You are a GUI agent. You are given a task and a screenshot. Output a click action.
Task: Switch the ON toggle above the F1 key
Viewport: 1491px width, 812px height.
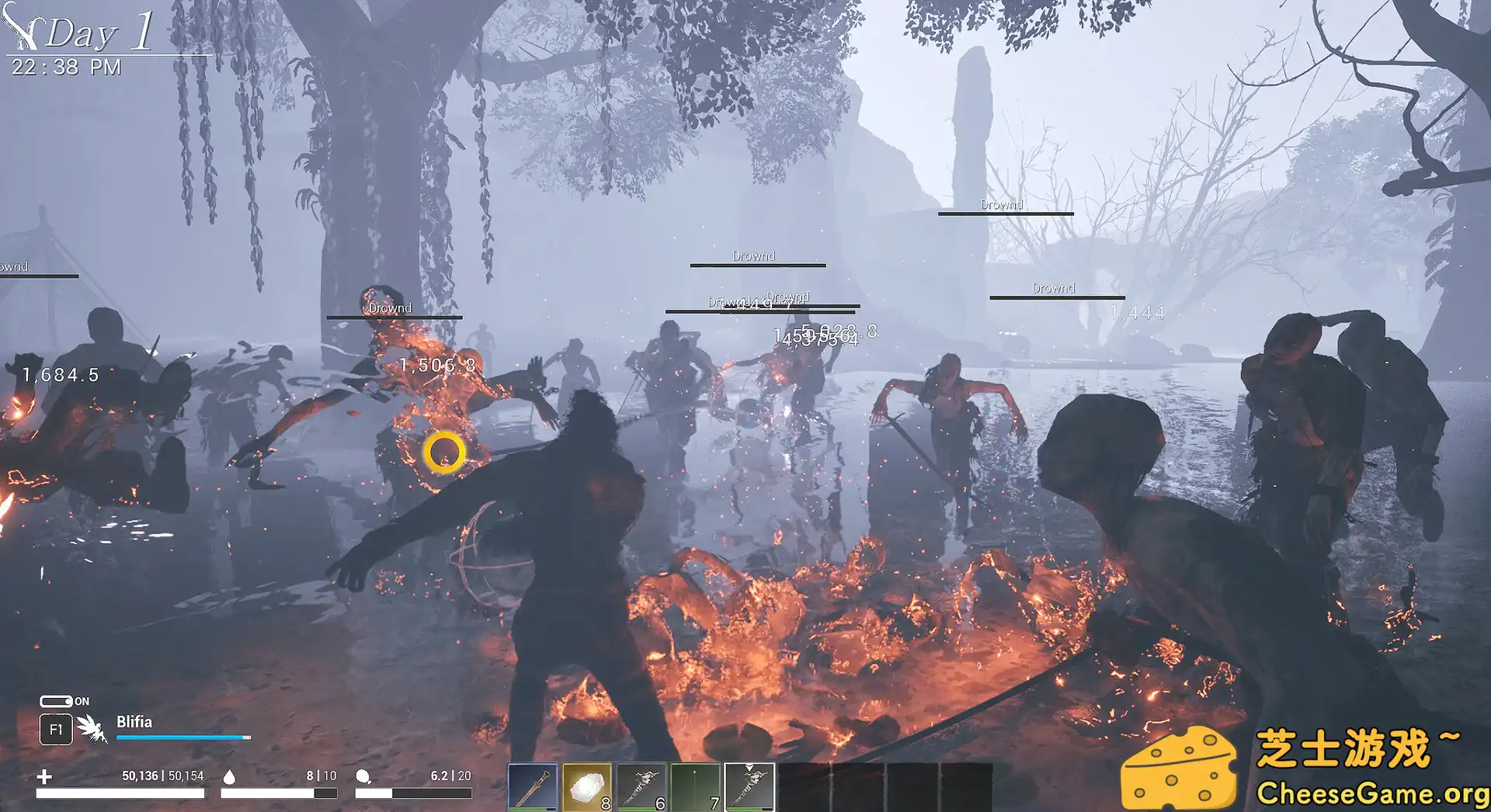pos(57,702)
